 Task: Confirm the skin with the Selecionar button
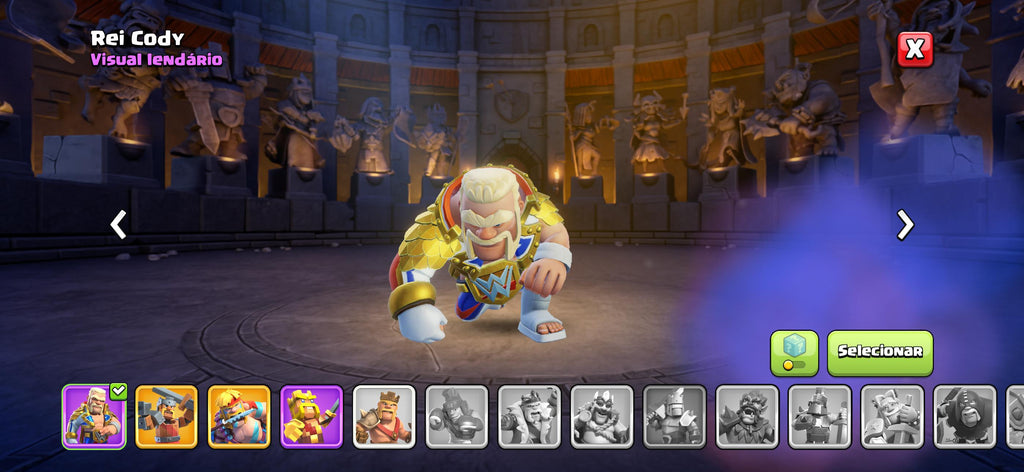pos(879,352)
